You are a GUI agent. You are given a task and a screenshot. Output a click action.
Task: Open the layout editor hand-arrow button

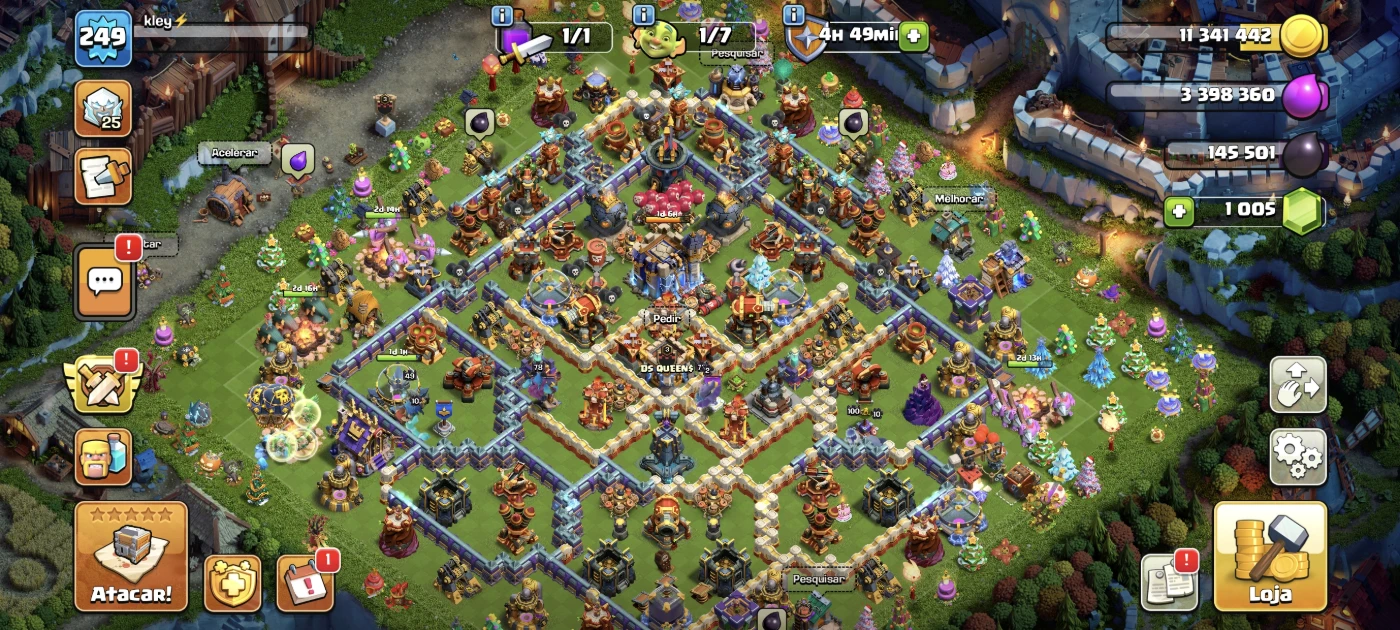1298,385
